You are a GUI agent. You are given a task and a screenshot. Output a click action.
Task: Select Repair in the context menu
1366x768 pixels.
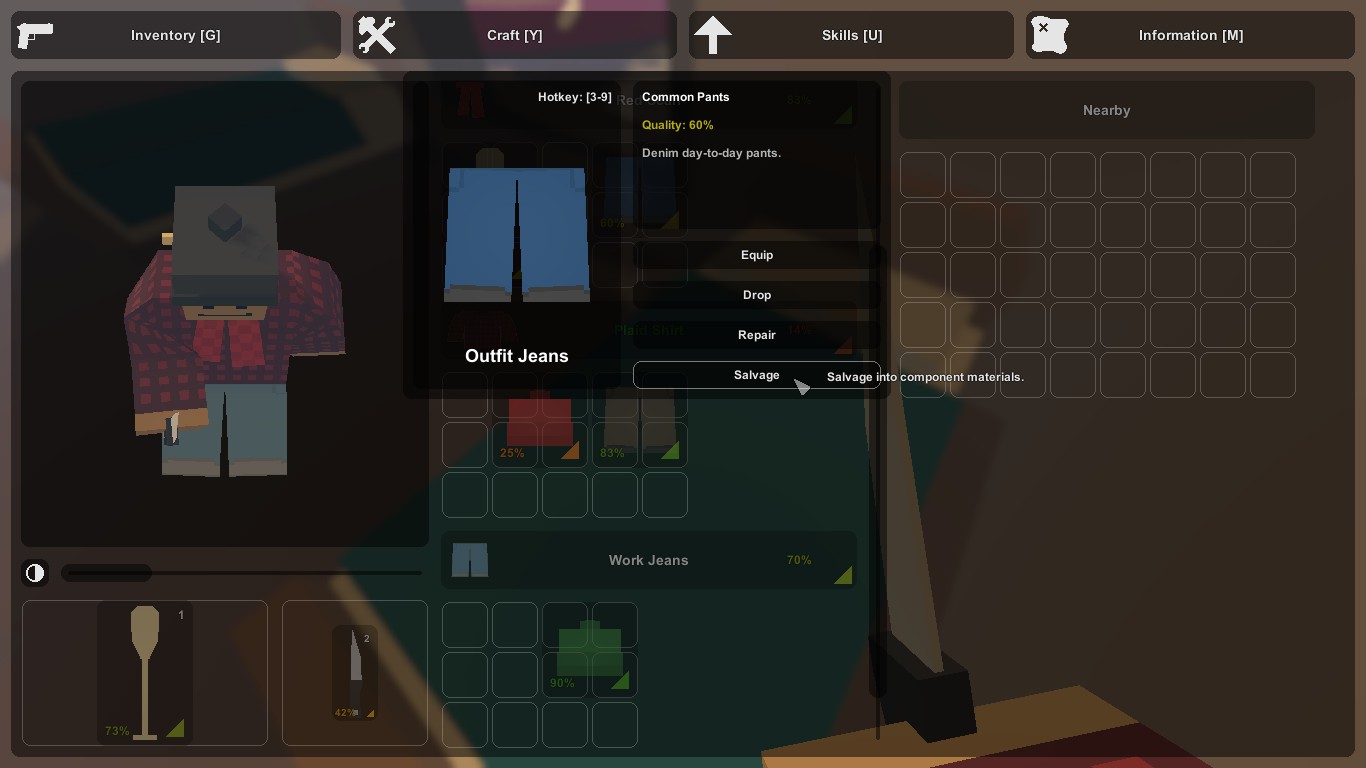[x=757, y=335]
